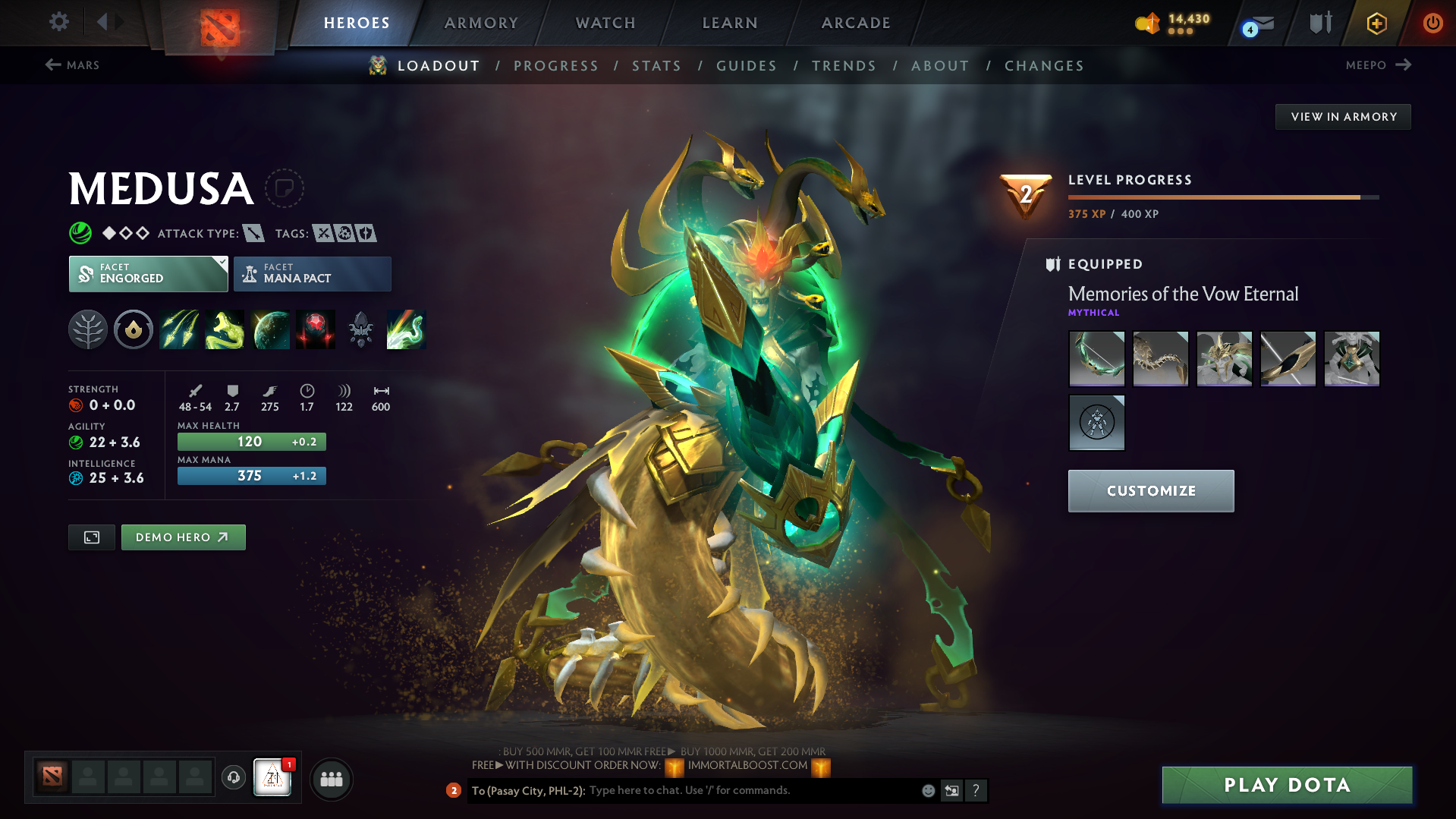The height and width of the screenshot is (819, 1456).
Task: Click the XP level progress bar
Action: coord(1222,196)
